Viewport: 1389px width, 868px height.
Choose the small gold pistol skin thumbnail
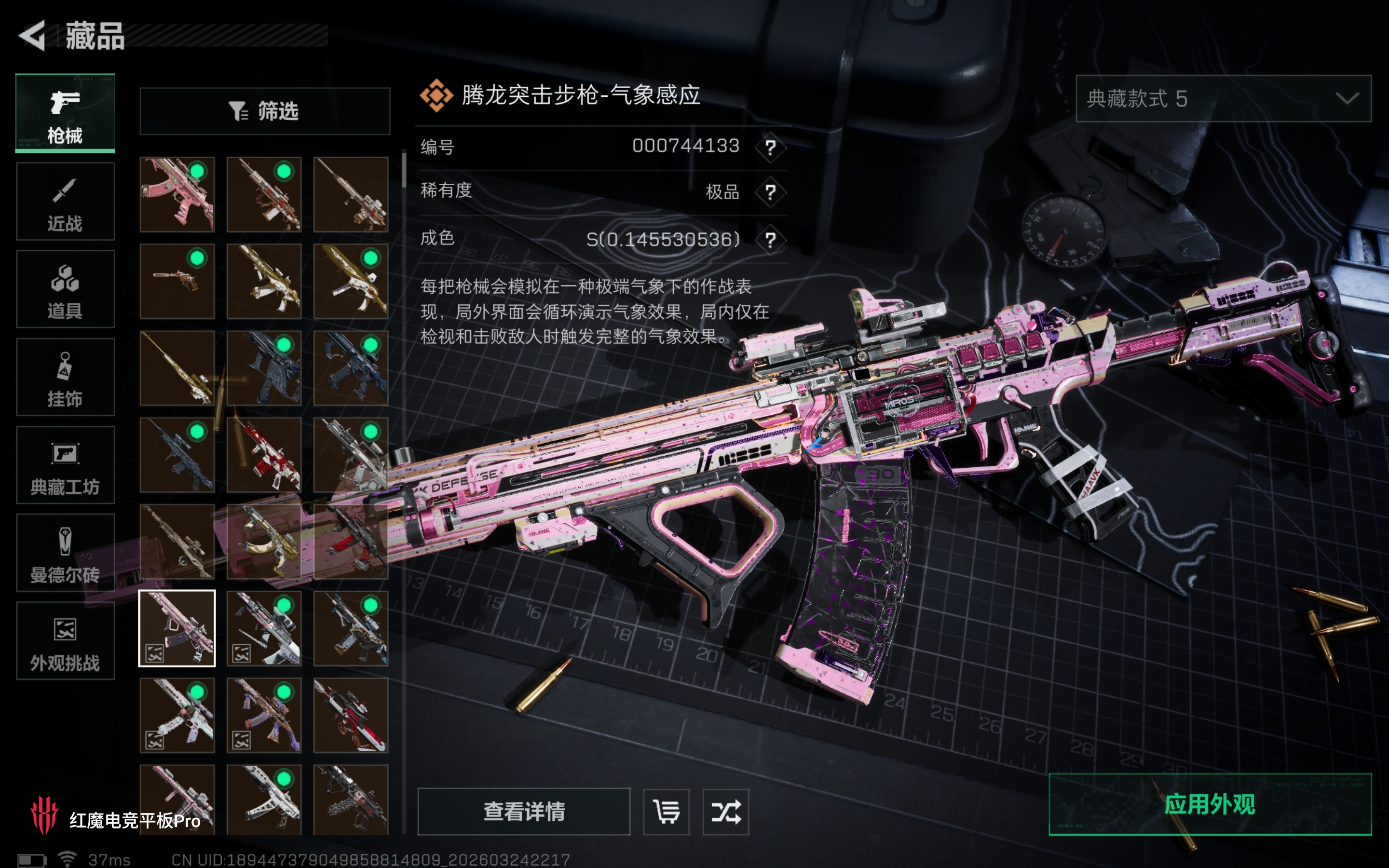click(177, 281)
